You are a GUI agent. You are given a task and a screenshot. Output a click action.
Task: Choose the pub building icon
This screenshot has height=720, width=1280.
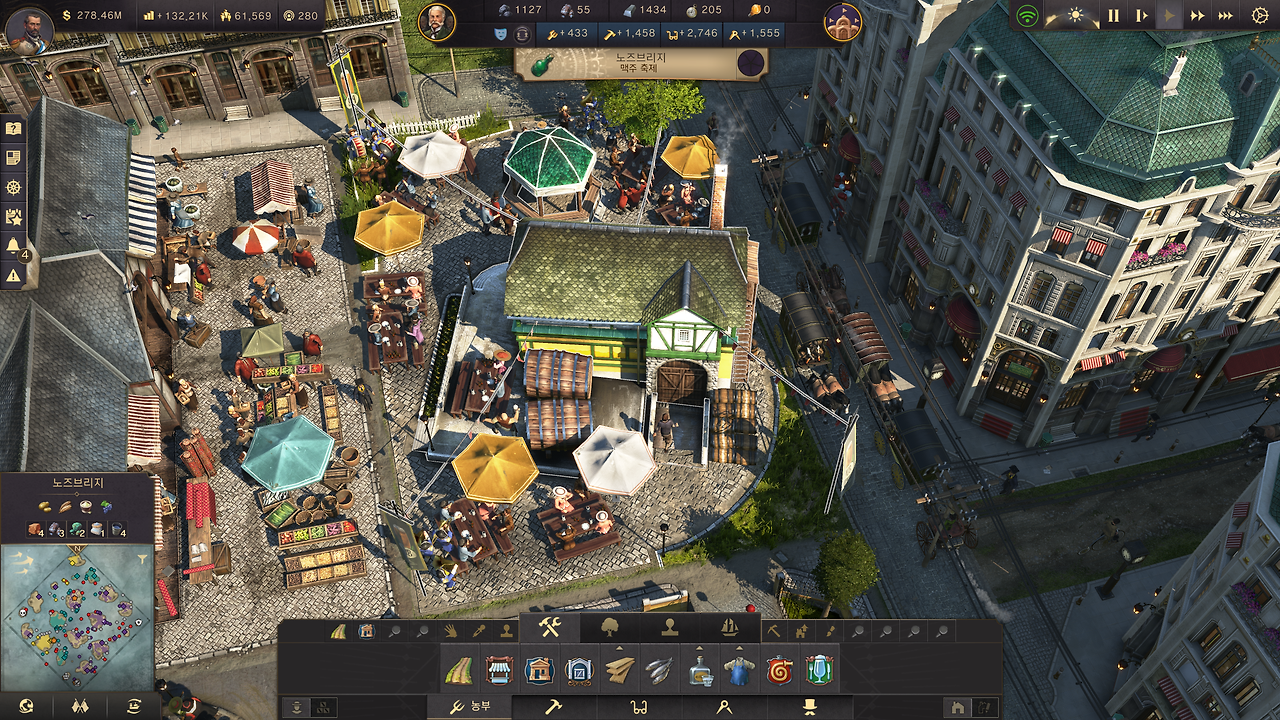coord(819,670)
